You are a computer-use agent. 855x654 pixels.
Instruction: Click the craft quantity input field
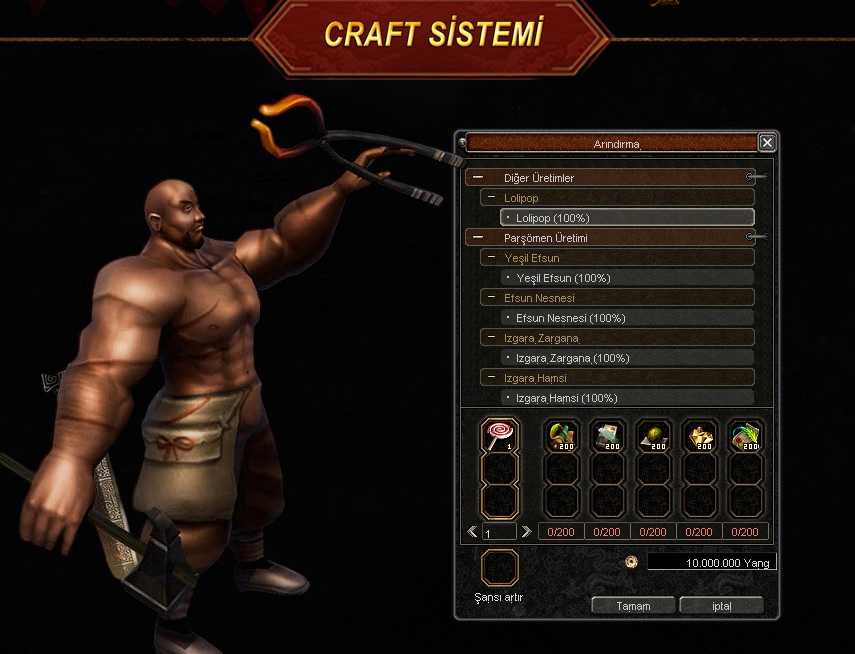[x=499, y=533]
